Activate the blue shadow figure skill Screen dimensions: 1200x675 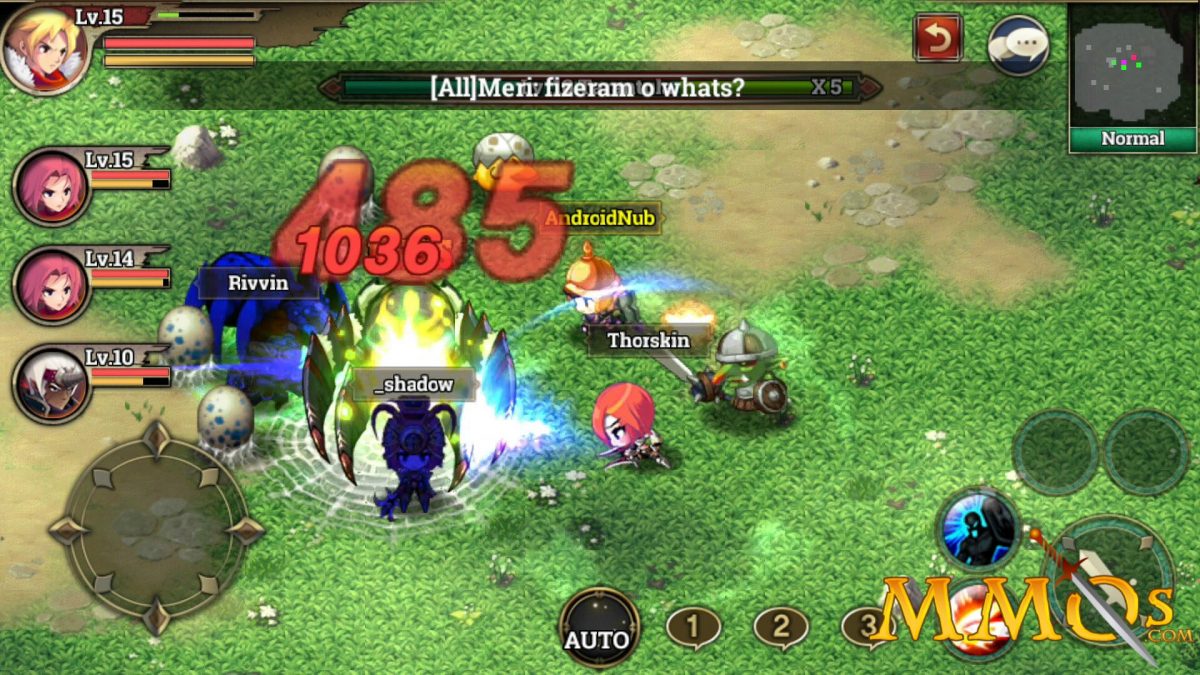point(978,529)
